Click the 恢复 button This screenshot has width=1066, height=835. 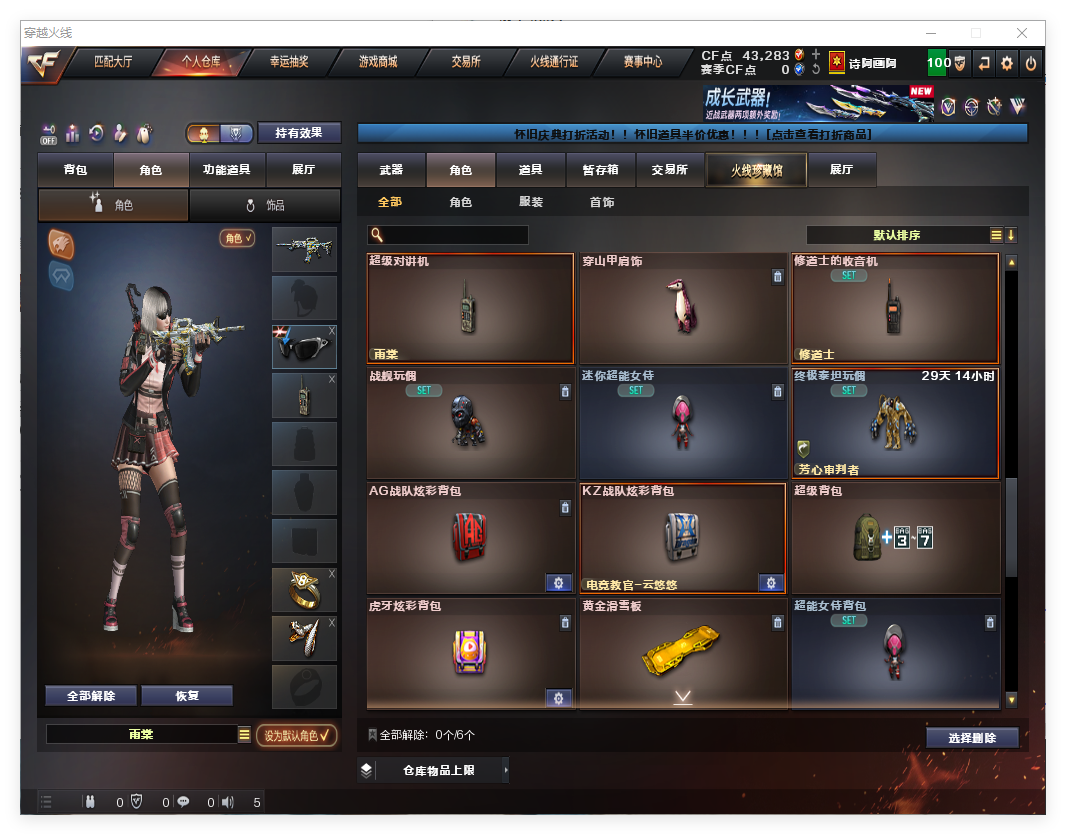(x=187, y=696)
